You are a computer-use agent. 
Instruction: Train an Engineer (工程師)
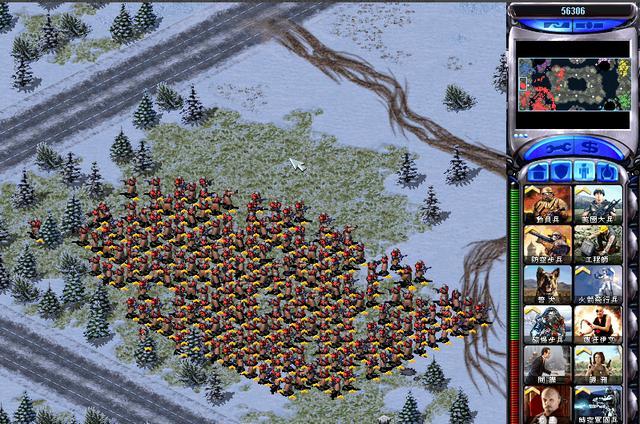pyautogui.click(x=595, y=243)
